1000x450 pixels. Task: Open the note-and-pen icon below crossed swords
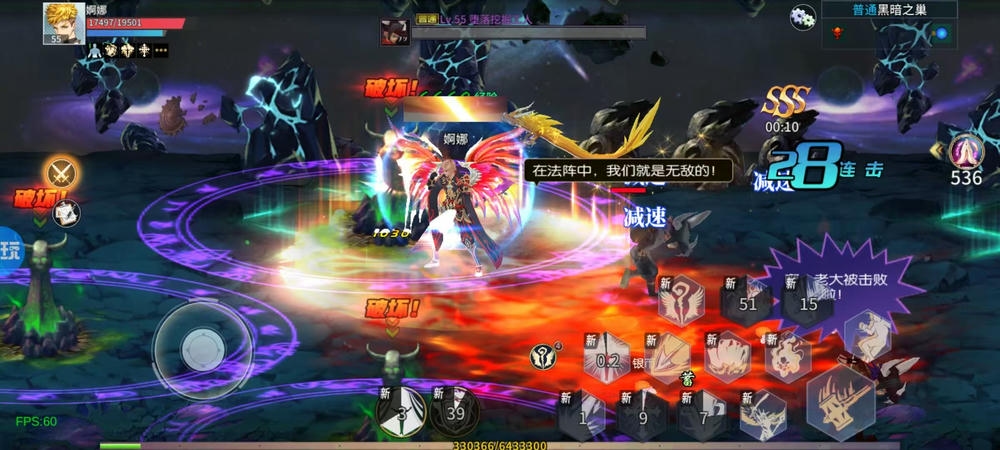66,212
